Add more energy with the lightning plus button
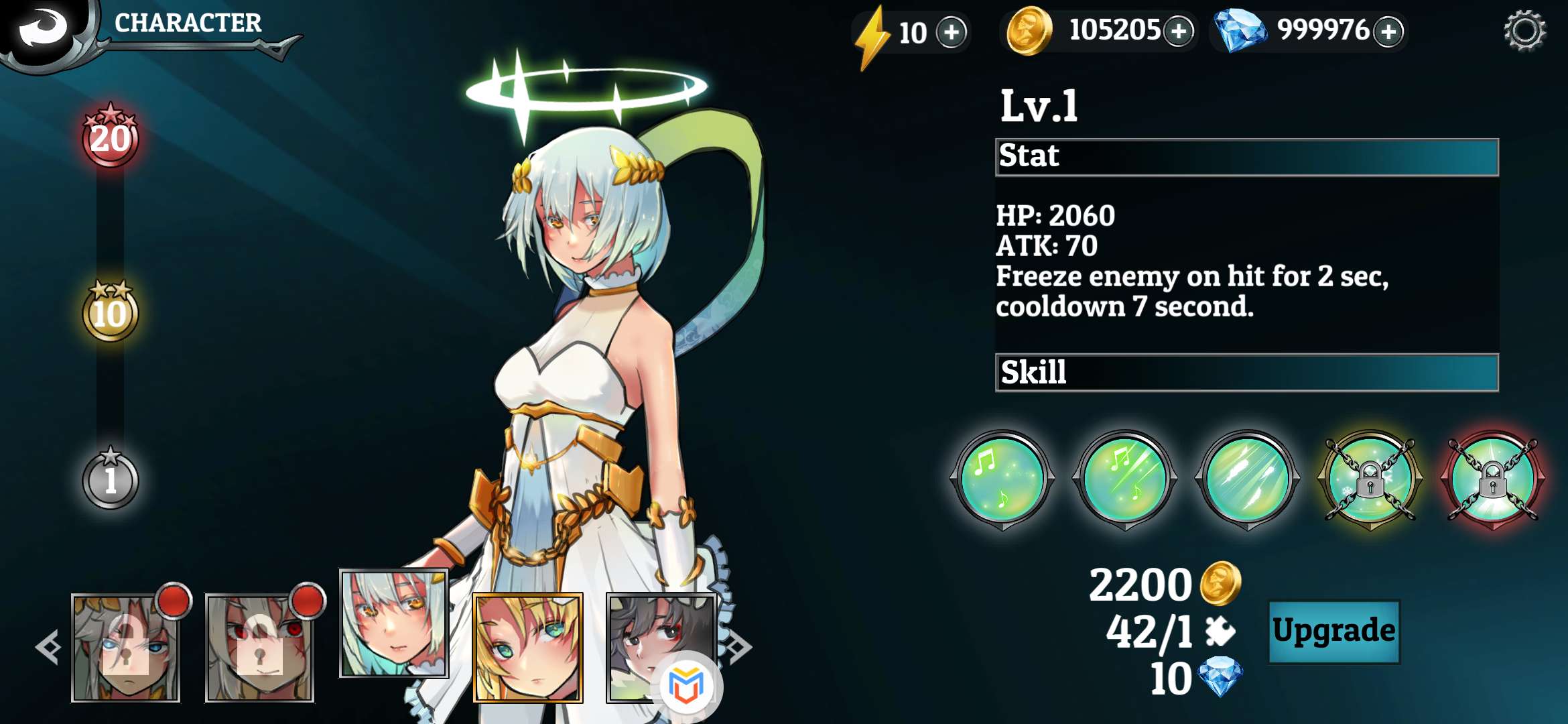Screen dimensions: 1568x724 pyautogui.click(x=952, y=32)
